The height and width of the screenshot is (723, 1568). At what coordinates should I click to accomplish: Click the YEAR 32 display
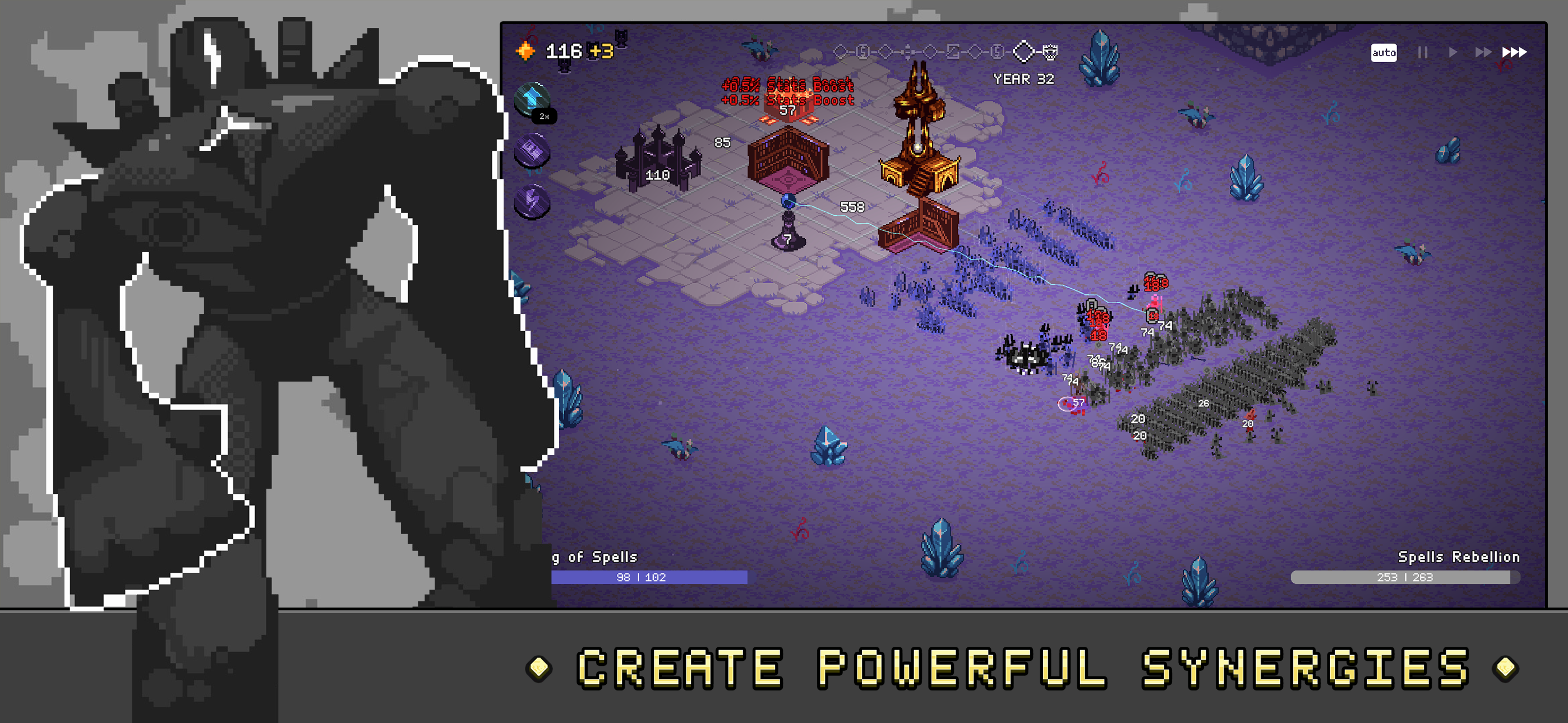click(x=1023, y=80)
